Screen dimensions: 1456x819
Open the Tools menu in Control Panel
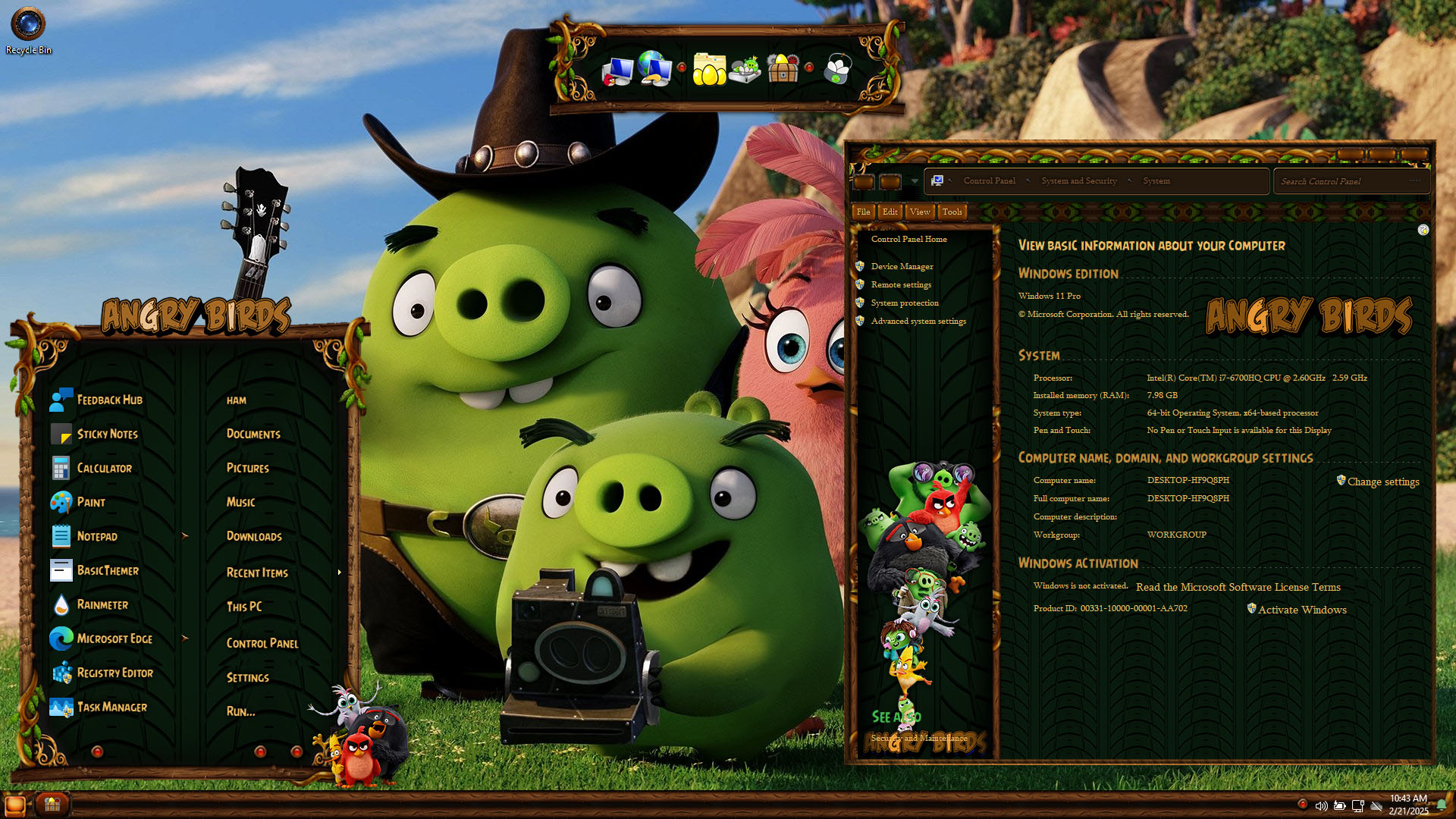952,212
